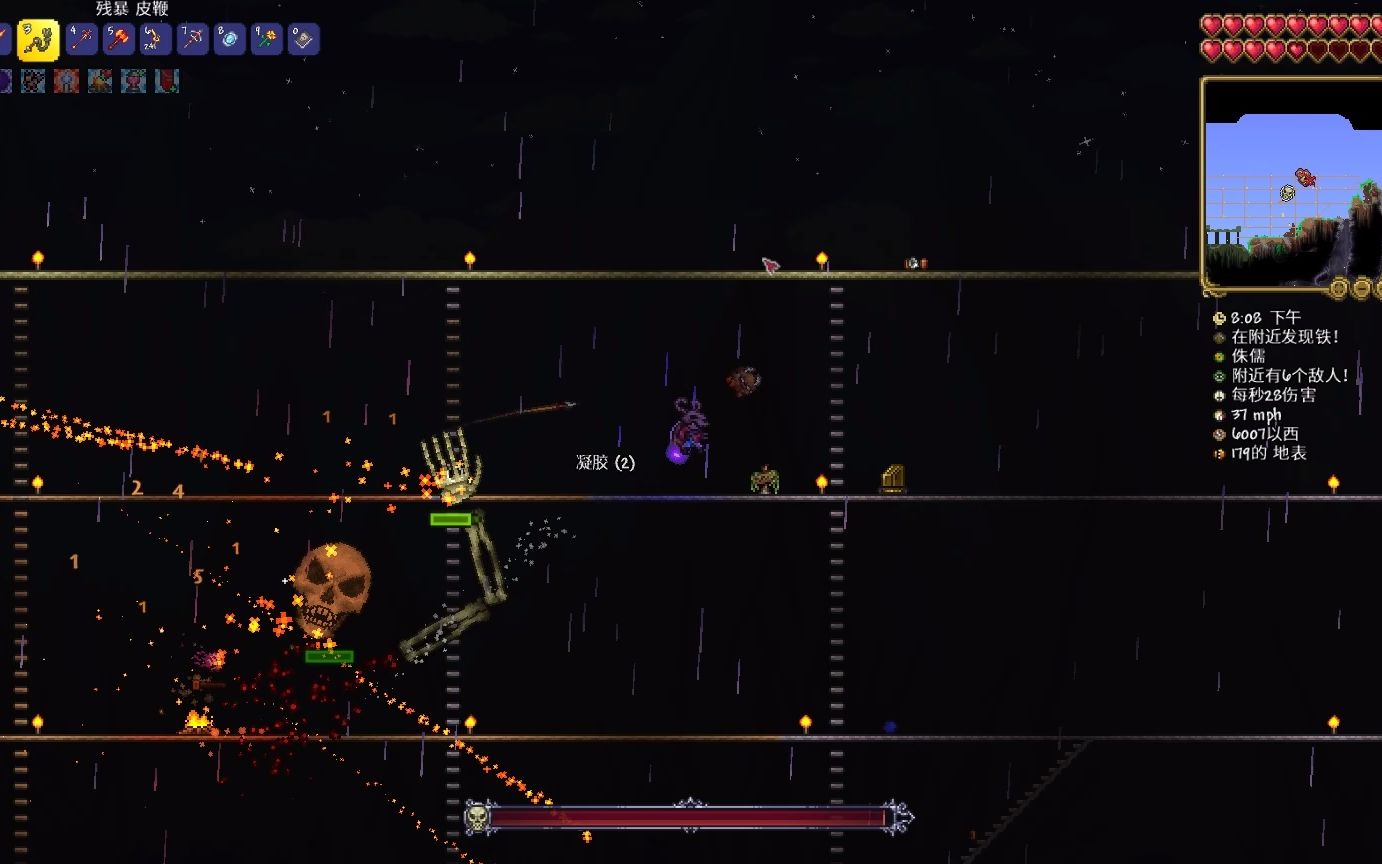Switch to the pickaxe in slot 7
Image resolution: width=1382 pixels, height=864 pixels.
(x=193, y=39)
